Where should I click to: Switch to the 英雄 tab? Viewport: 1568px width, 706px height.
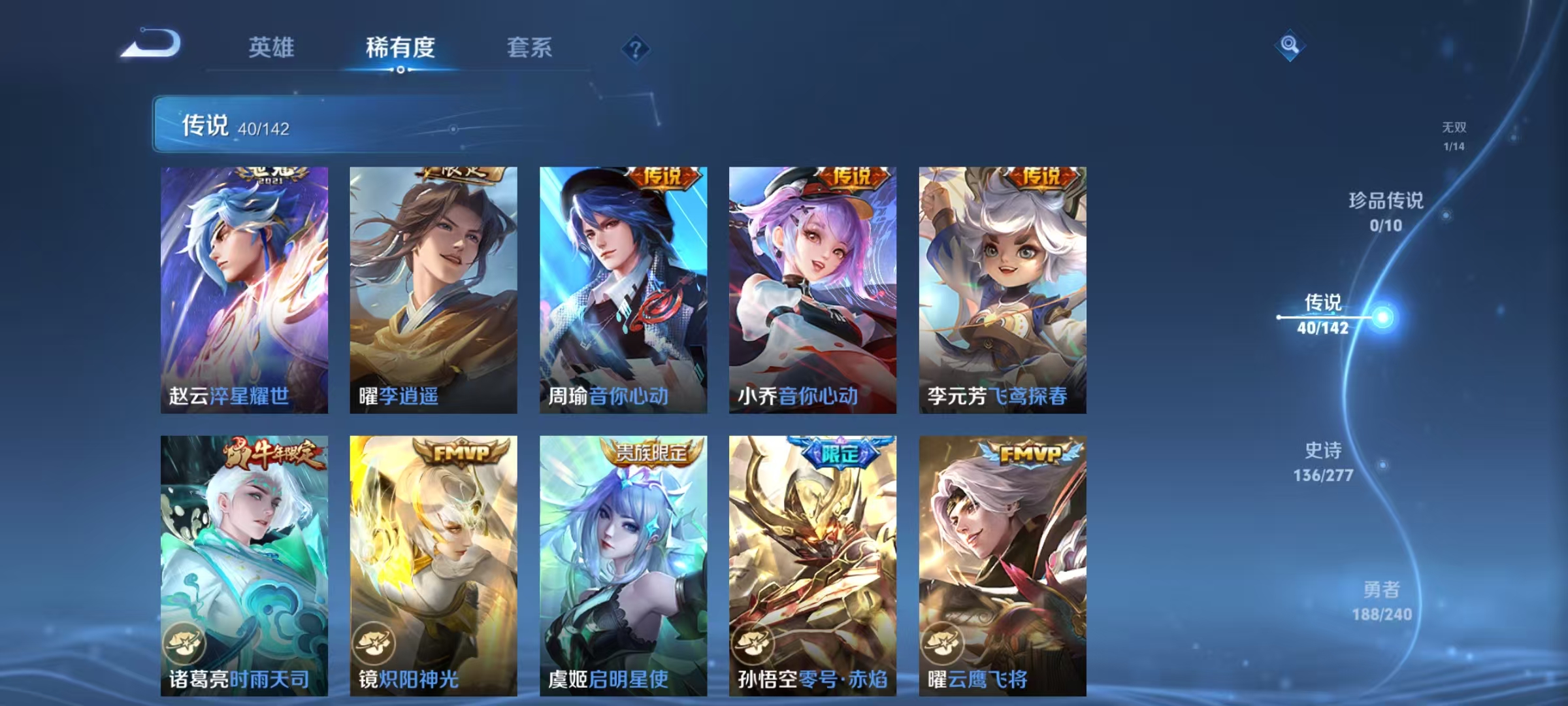[x=272, y=46]
